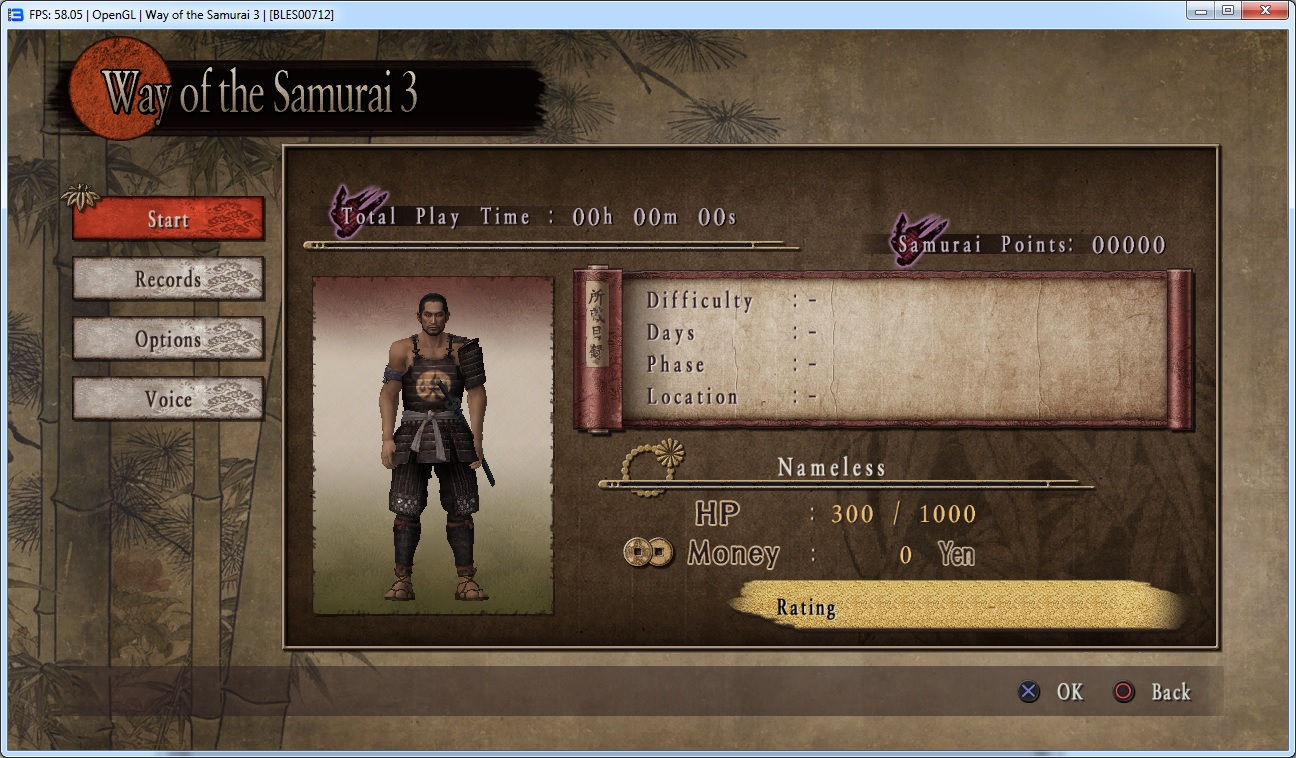Minimize the emulator window

point(1201,10)
